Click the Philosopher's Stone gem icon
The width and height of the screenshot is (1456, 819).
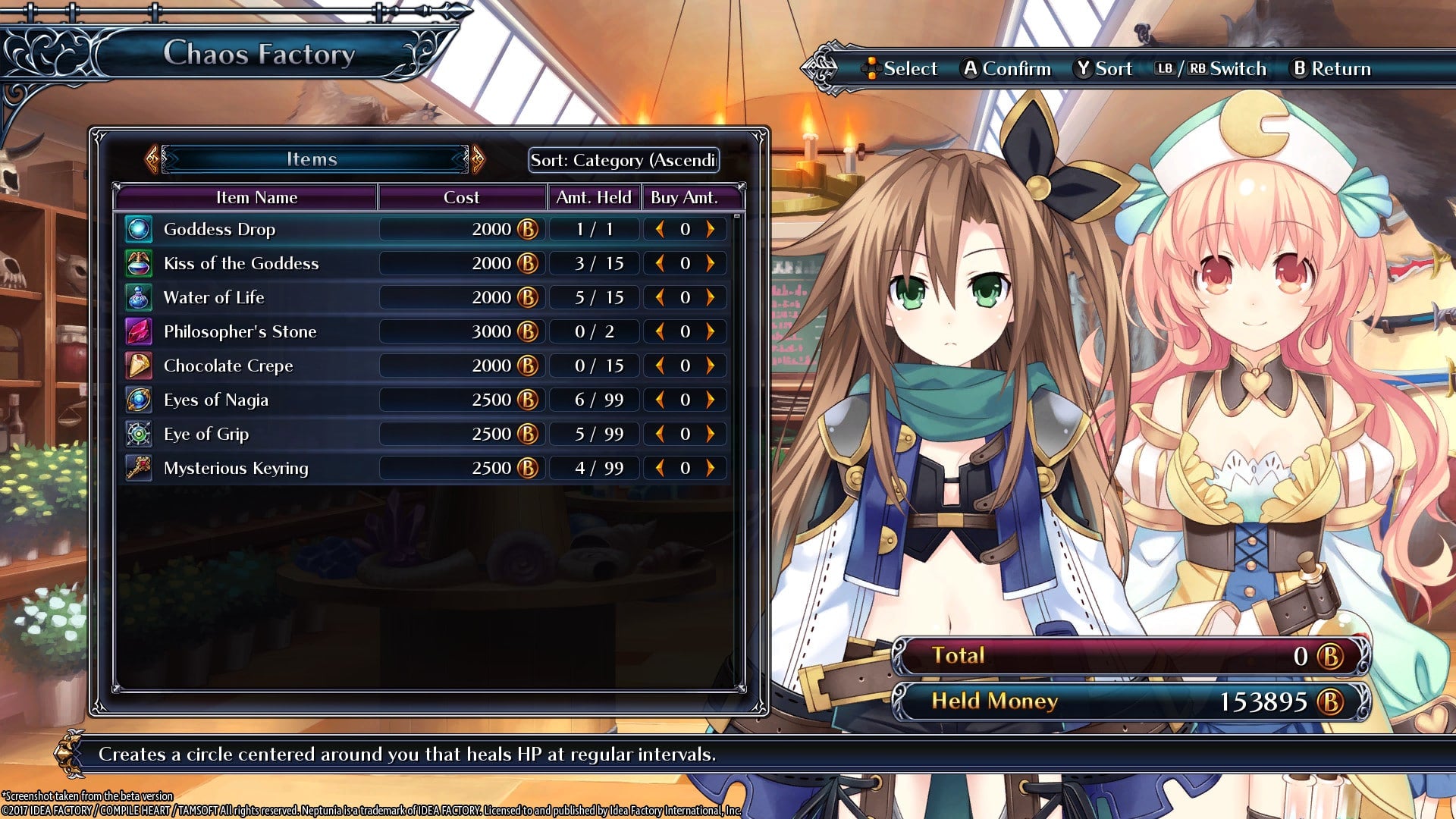coord(139,331)
